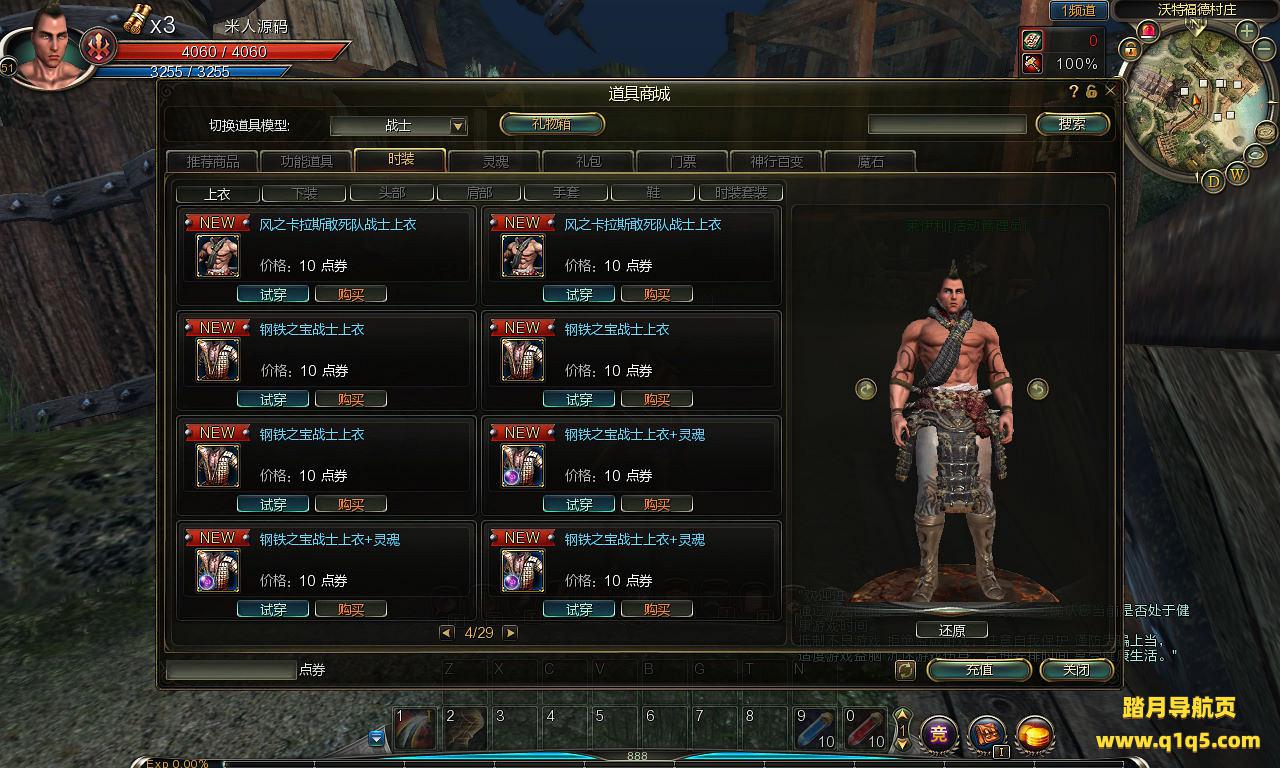Click 还原 to reset the preview
Screen dimensions: 1280x768
point(952,631)
